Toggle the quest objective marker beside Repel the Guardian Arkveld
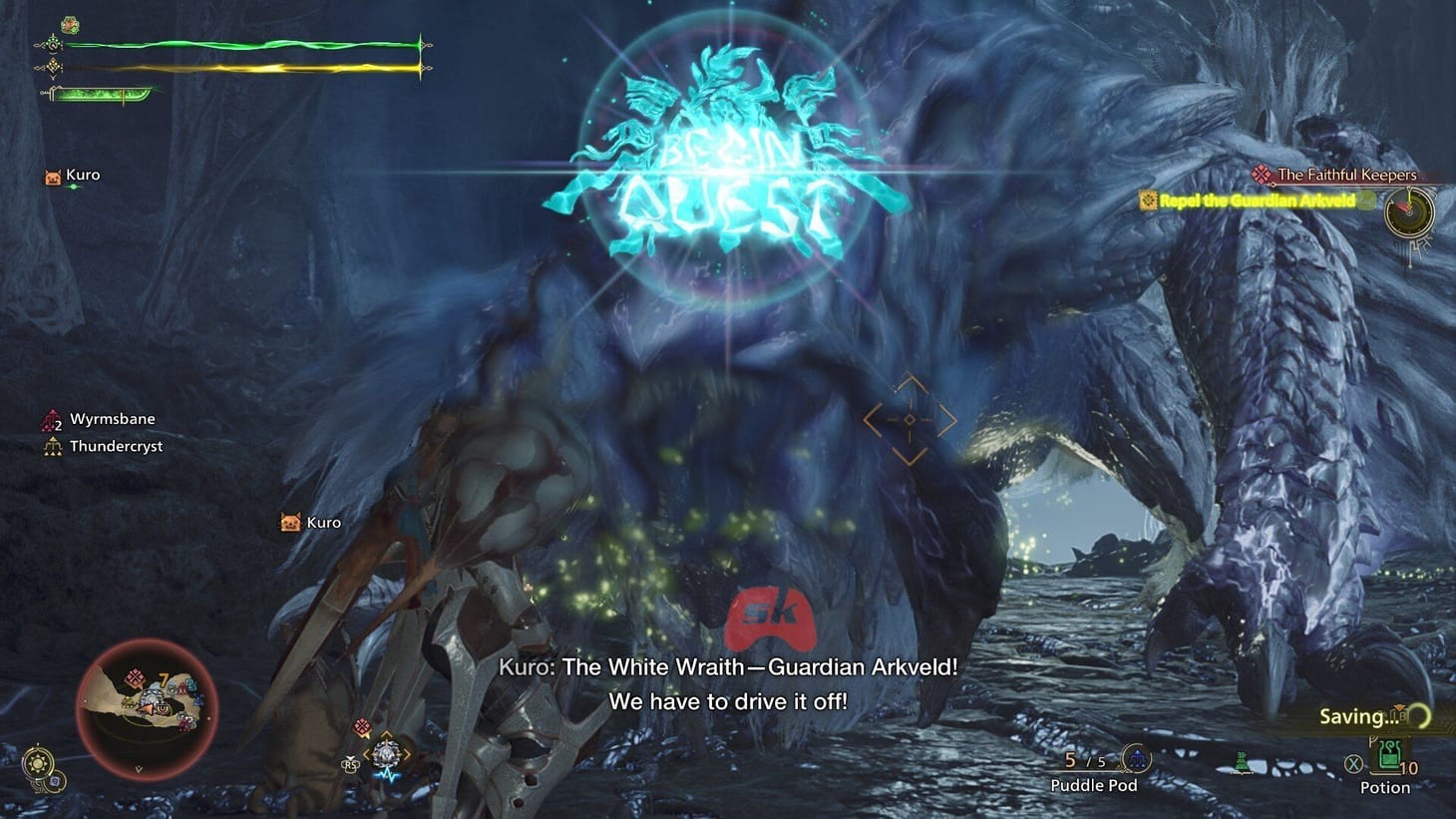Viewport: 1456px width, 819px height. click(x=1149, y=201)
